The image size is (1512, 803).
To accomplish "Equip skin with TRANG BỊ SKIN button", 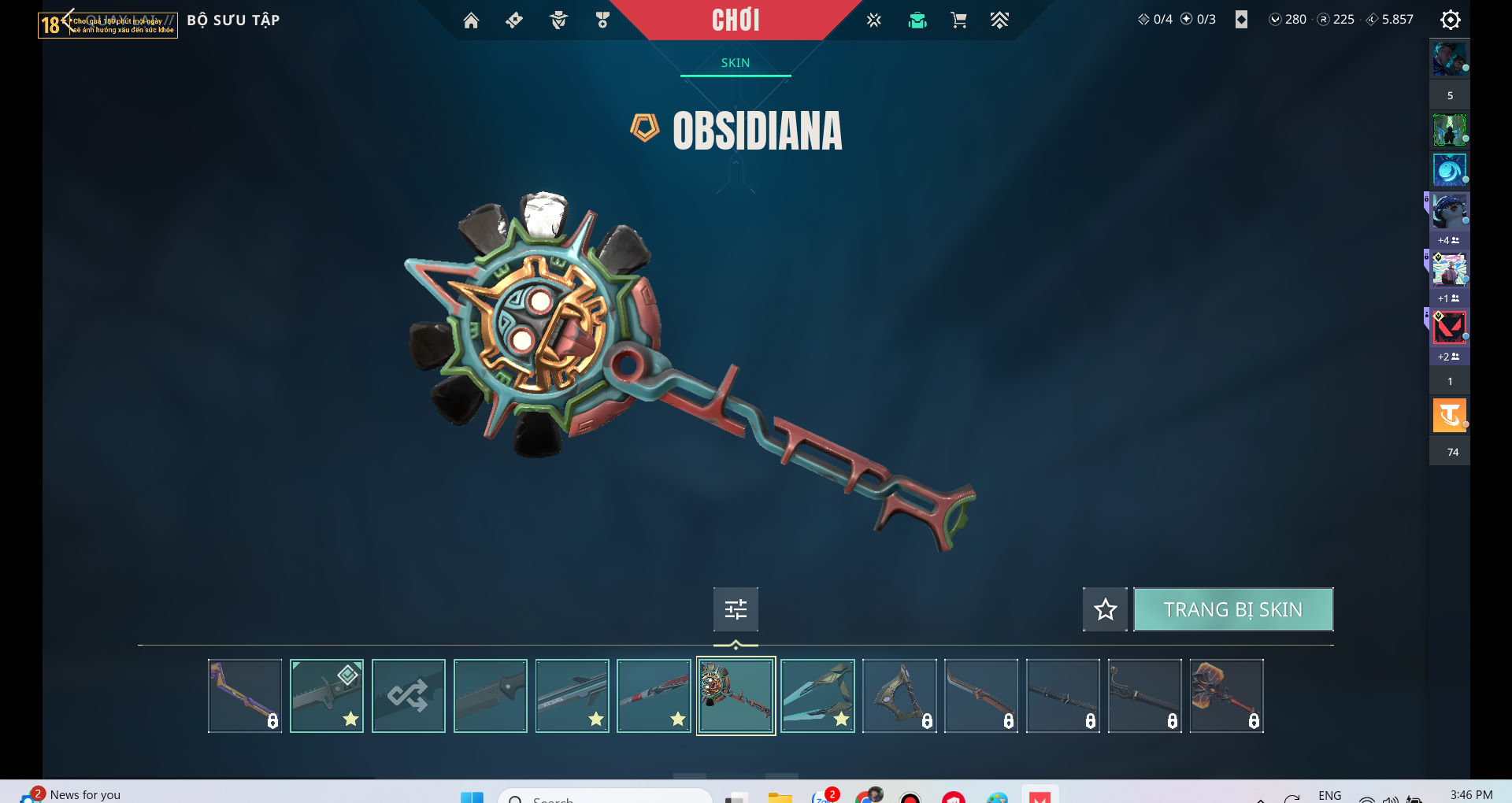I will click(x=1232, y=609).
